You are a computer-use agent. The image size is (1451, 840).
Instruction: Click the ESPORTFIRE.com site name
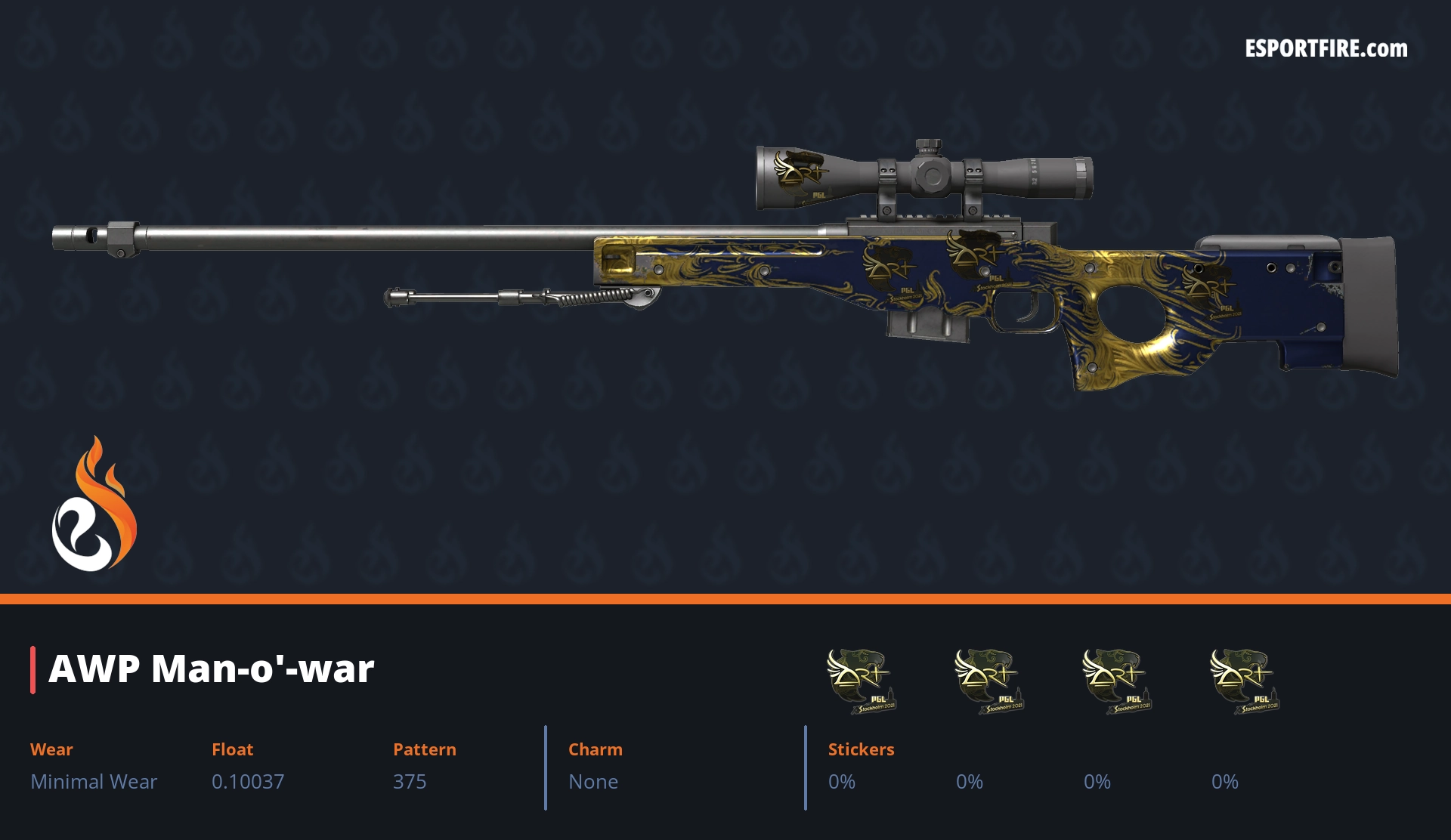point(1326,49)
